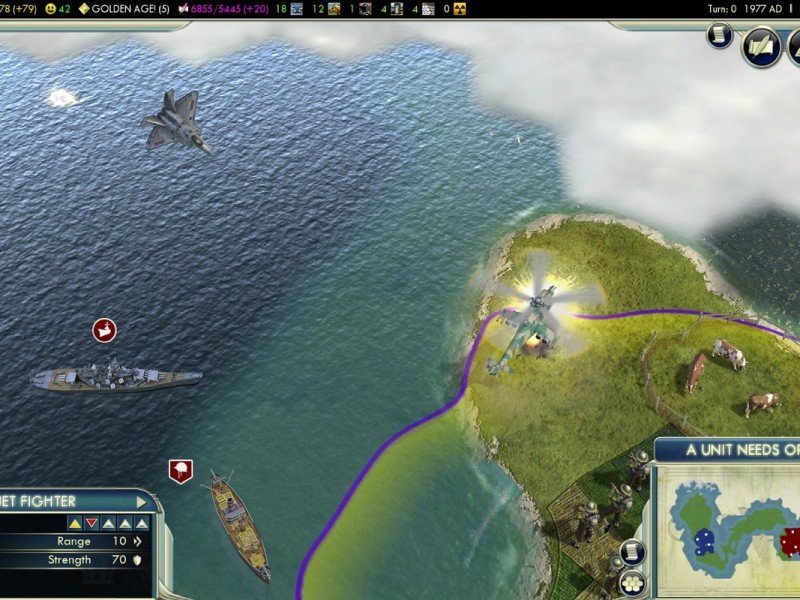
Task: Toggle strategic view with the scroll icon by the minimap
Action: coord(632,552)
